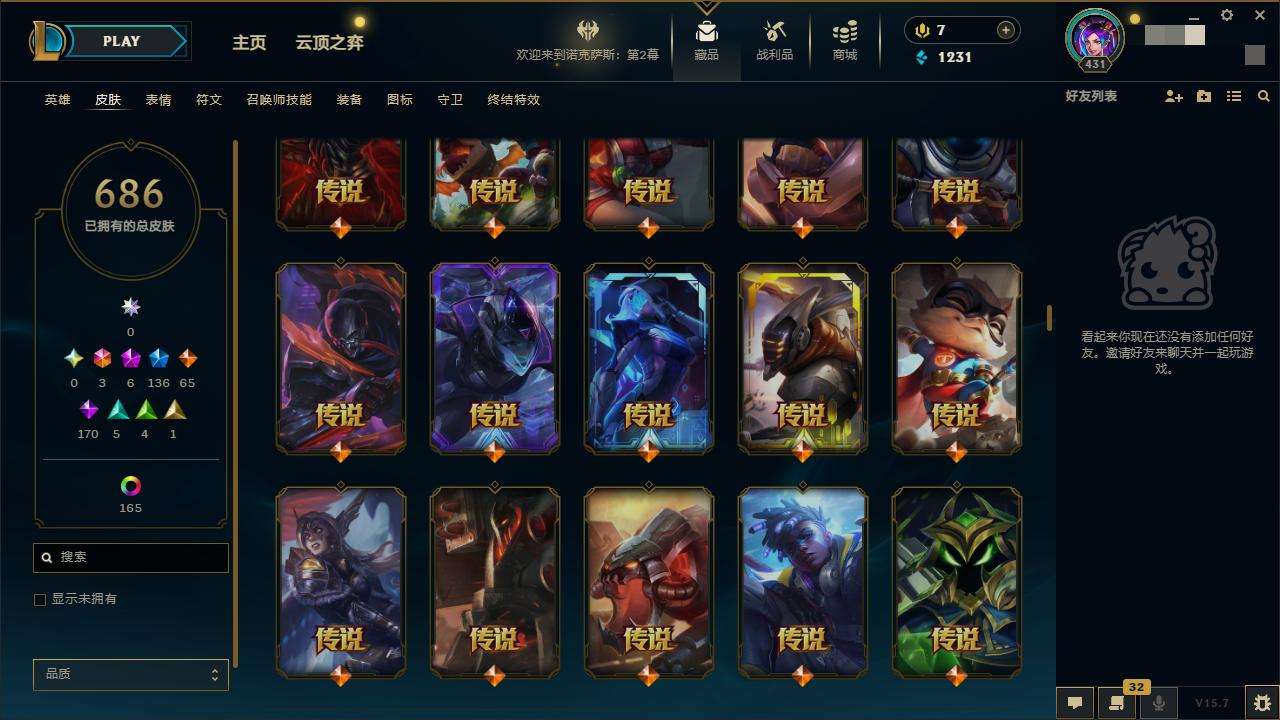1280x720 pixels.
Task: Add a friend with the plus-person icon
Action: click(1174, 96)
